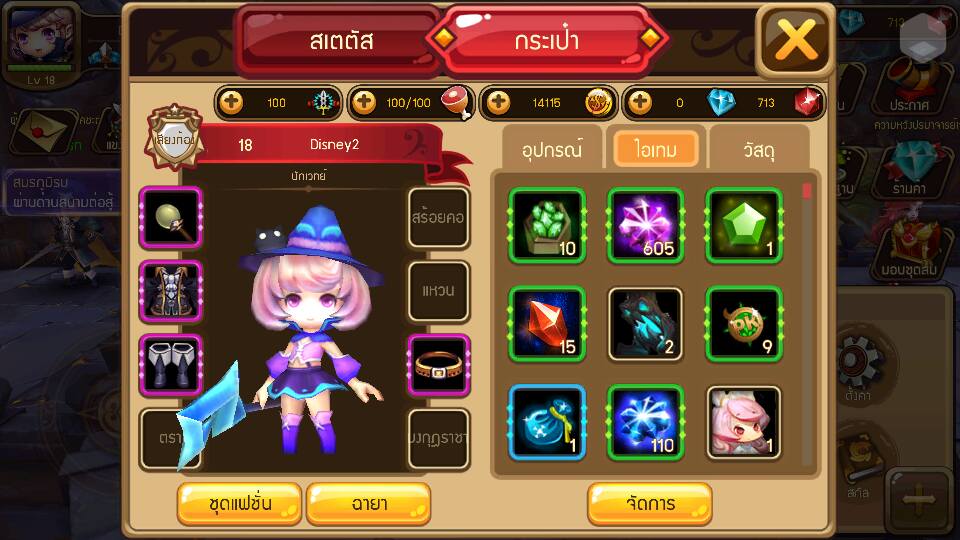Image resolution: width=960 pixels, height=540 pixels.
Task: Add stamina using the meat plus button
Action: coord(365,102)
